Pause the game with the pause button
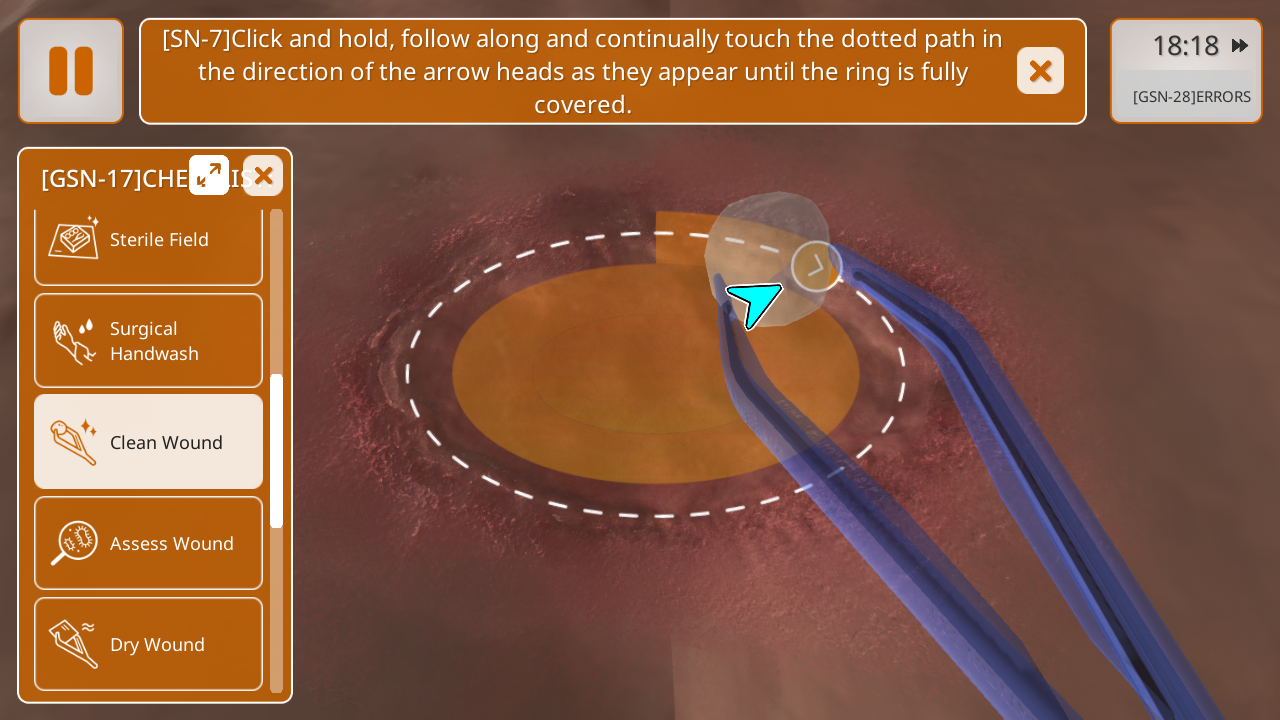The image size is (1280, 720). tap(71, 71)
